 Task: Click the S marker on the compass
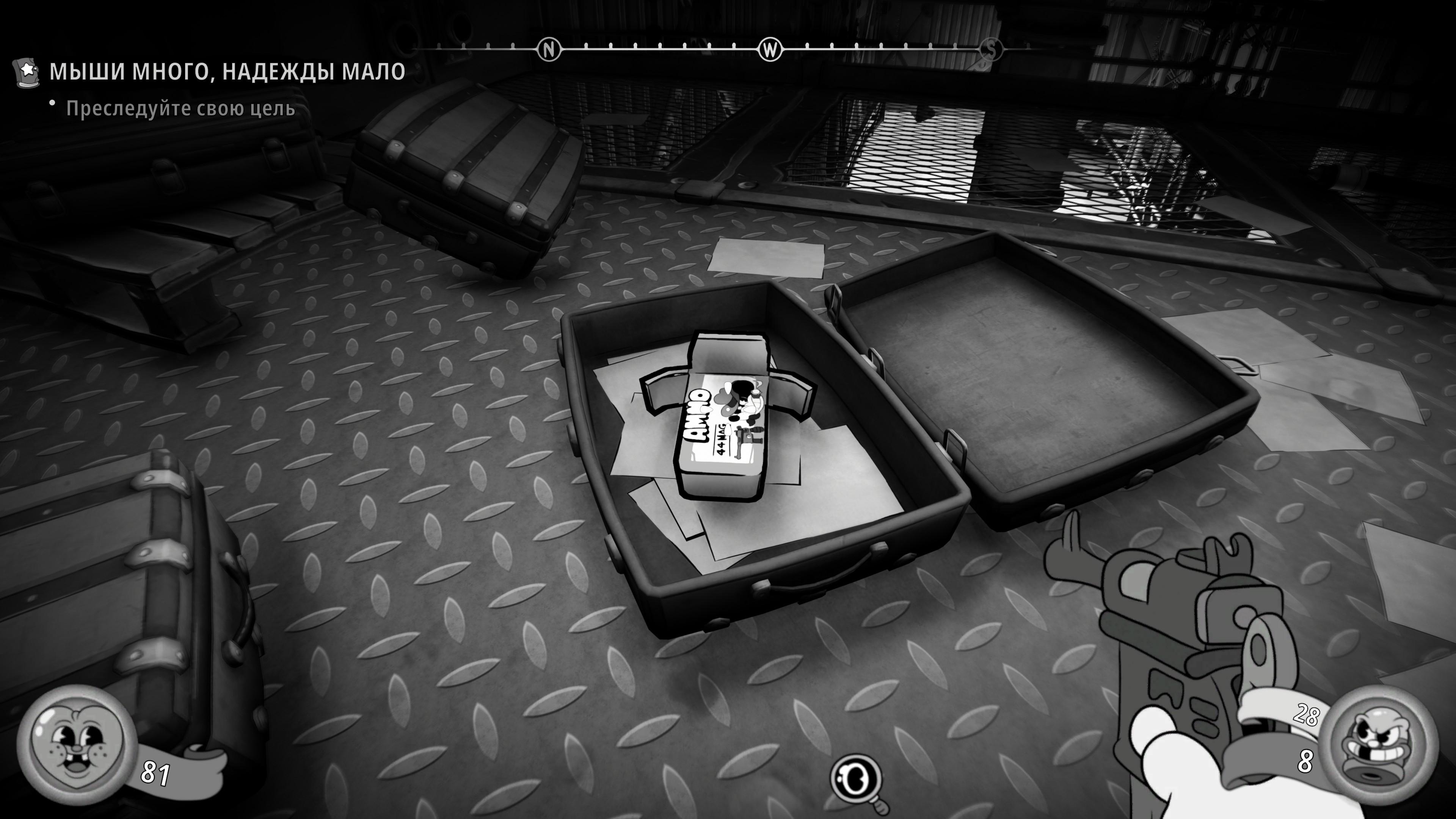pos(991,50)
